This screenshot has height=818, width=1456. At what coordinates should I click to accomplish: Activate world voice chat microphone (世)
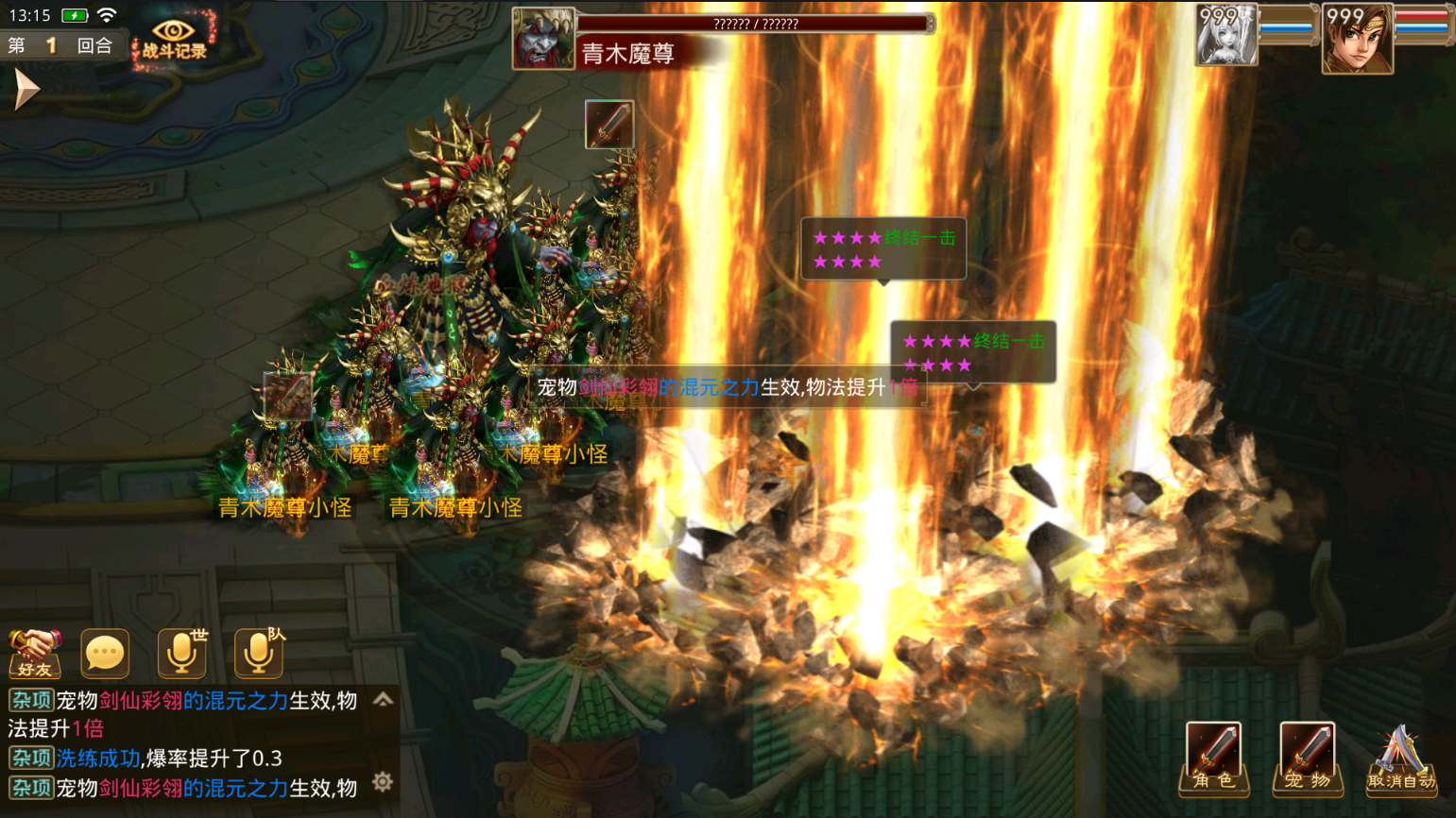[x=182, y=653]
